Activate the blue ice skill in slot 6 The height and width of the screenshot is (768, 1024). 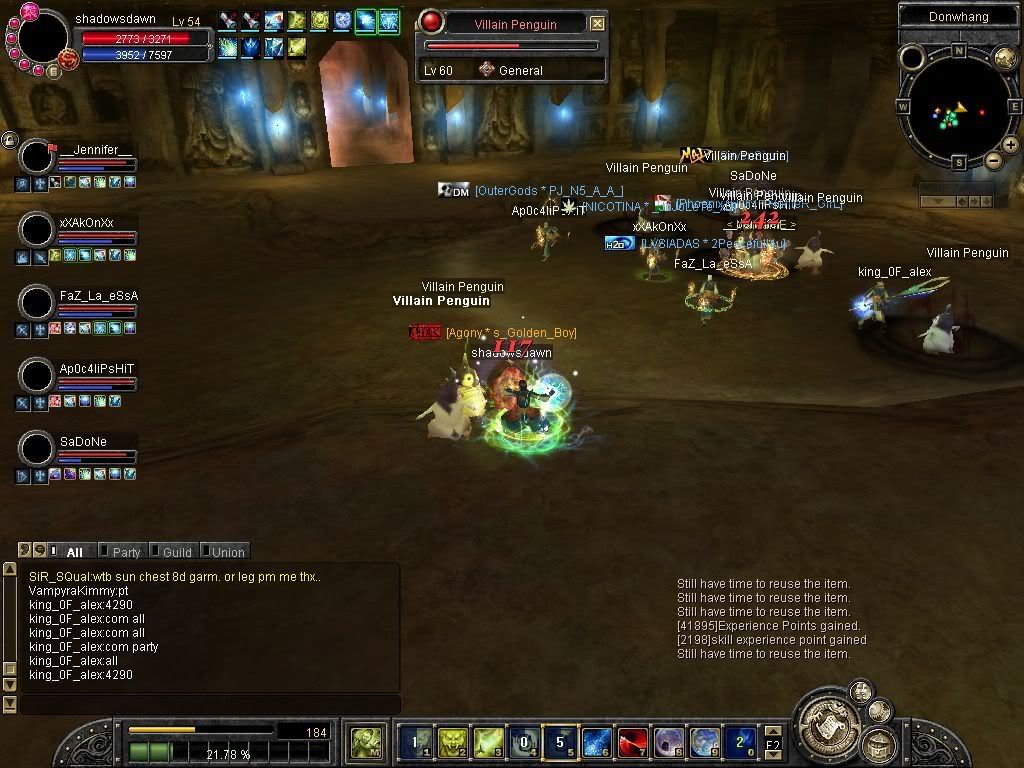(596, 743)
